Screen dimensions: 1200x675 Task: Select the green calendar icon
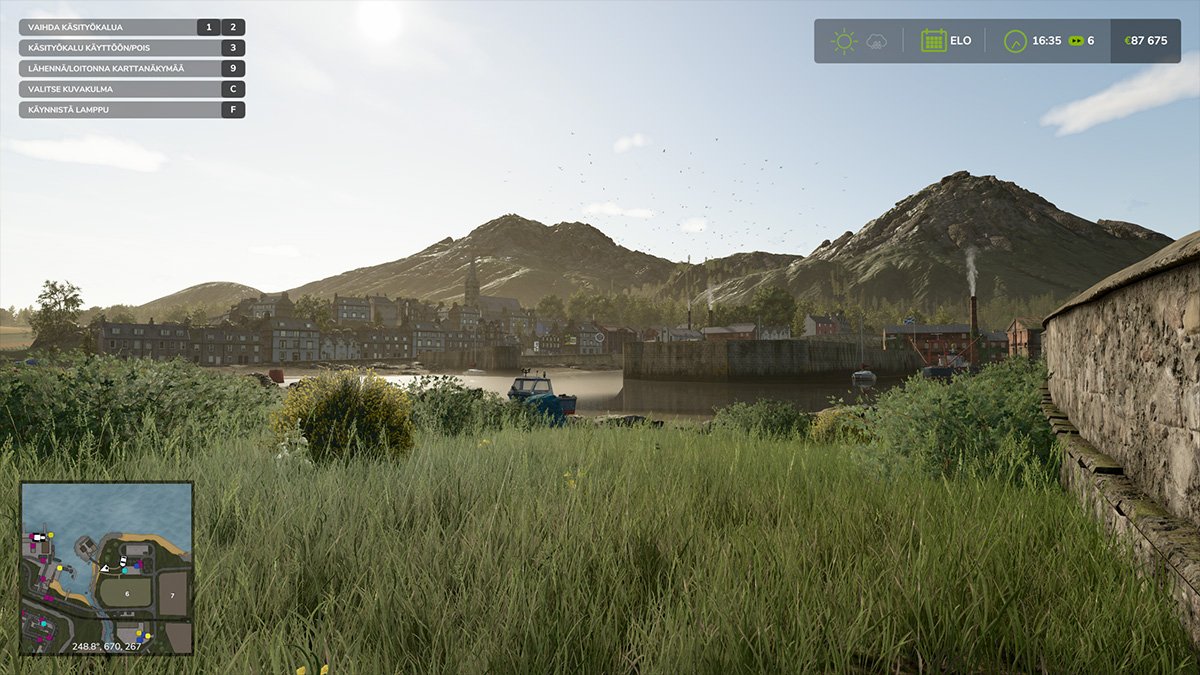(x=933, y=41)
